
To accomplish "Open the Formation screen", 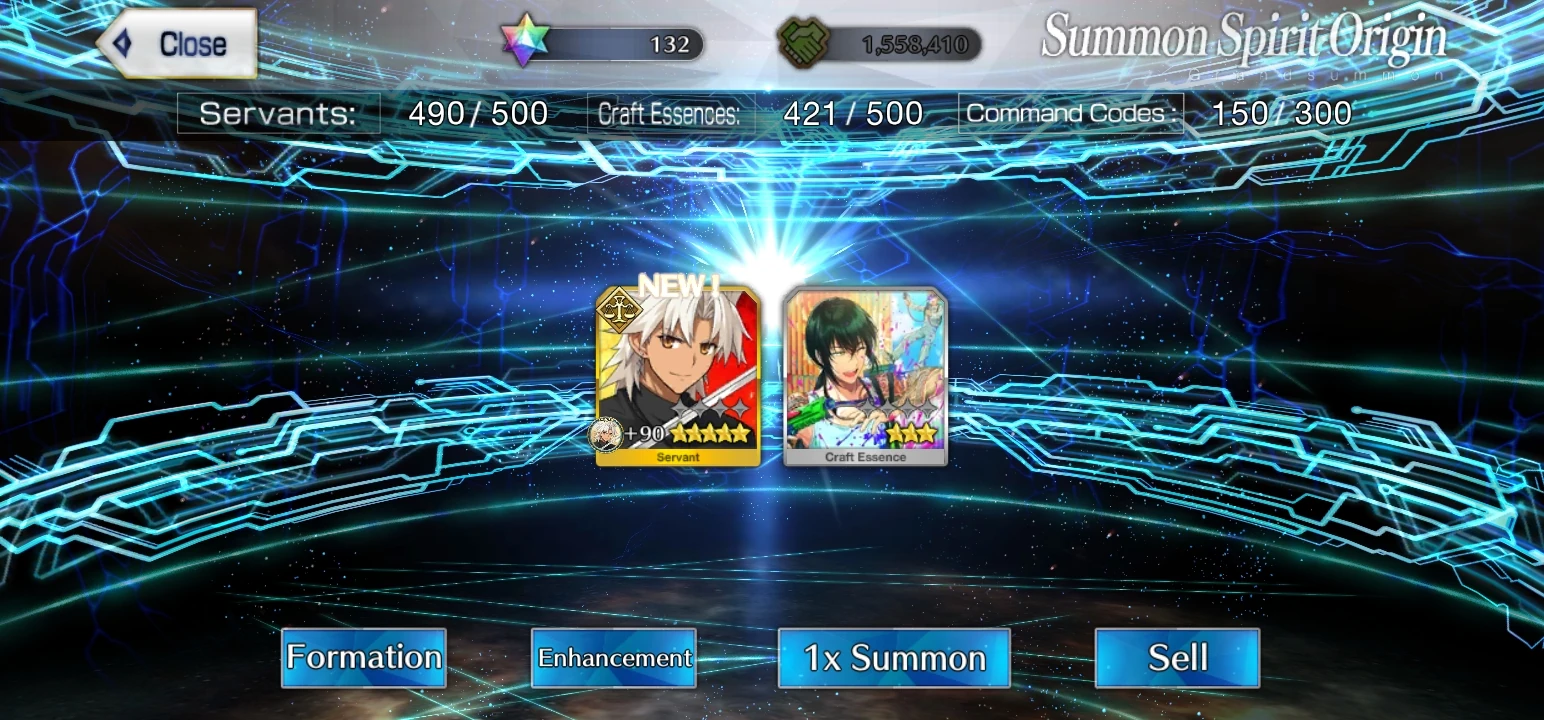I will (x=363, y=657).
